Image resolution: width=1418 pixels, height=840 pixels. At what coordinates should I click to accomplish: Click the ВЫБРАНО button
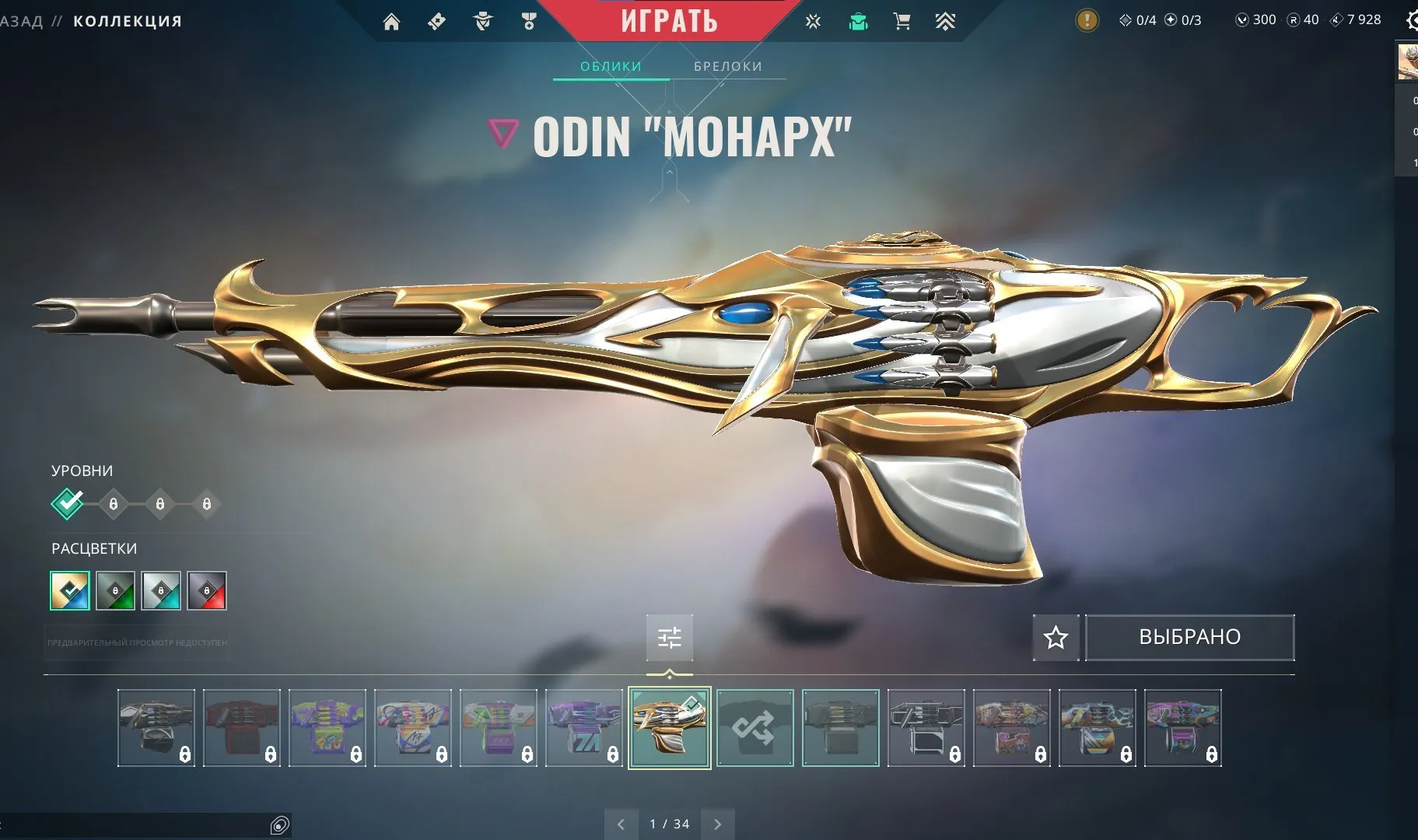[x=1189, y=637]
